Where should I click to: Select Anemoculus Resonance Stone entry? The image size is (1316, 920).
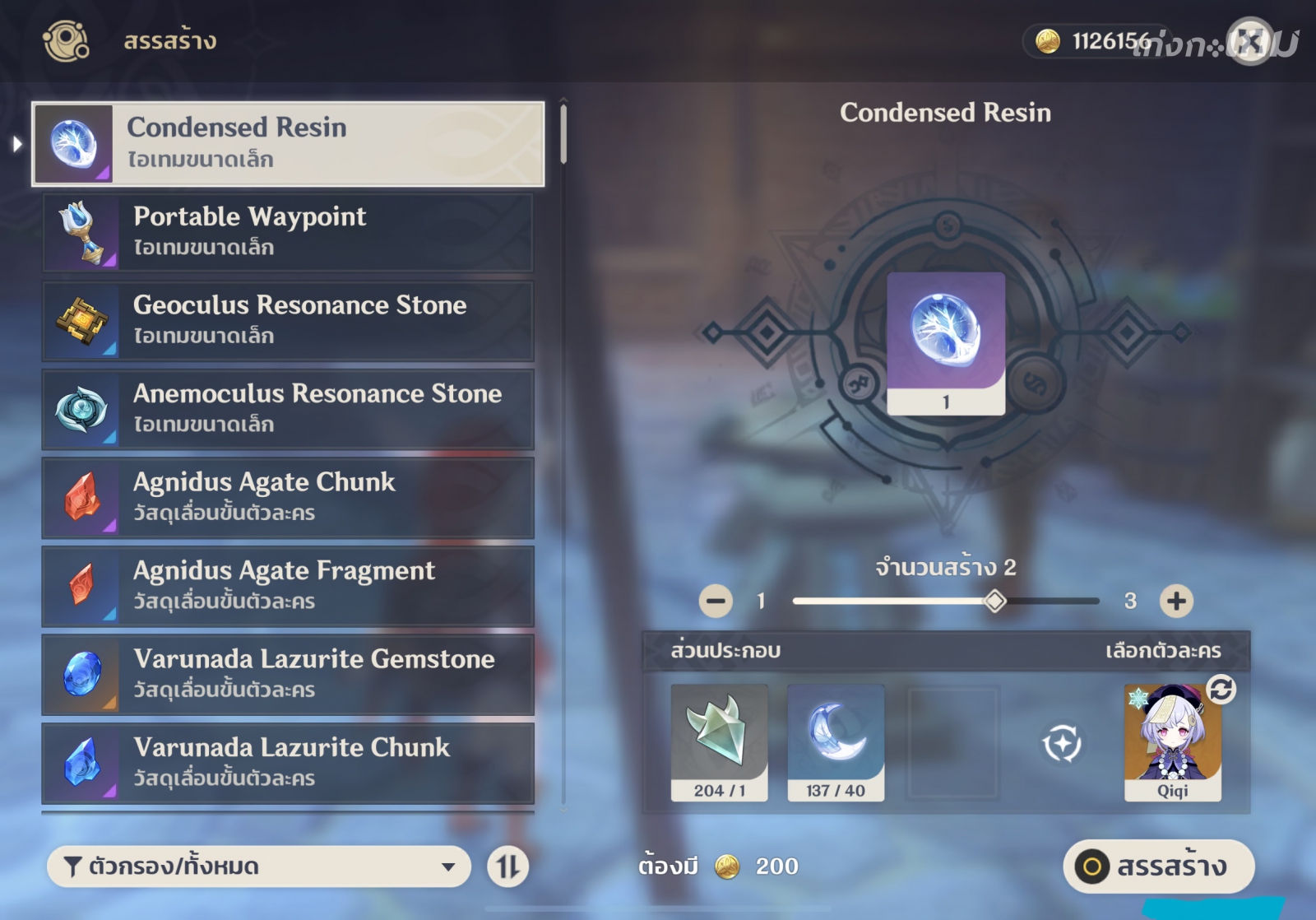(288, 409)
